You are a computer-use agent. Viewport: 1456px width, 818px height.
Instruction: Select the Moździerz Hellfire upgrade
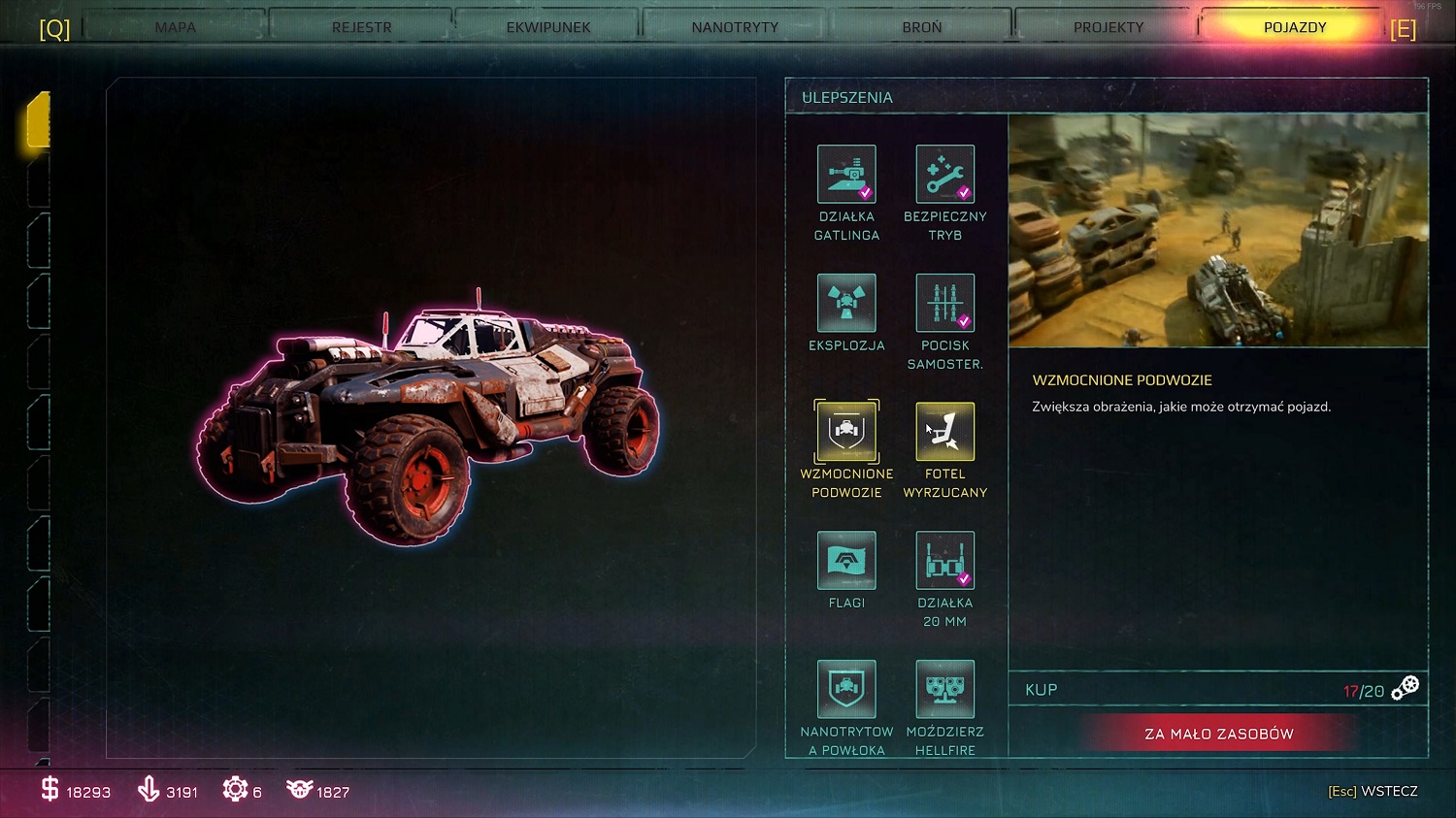point(944,689)
